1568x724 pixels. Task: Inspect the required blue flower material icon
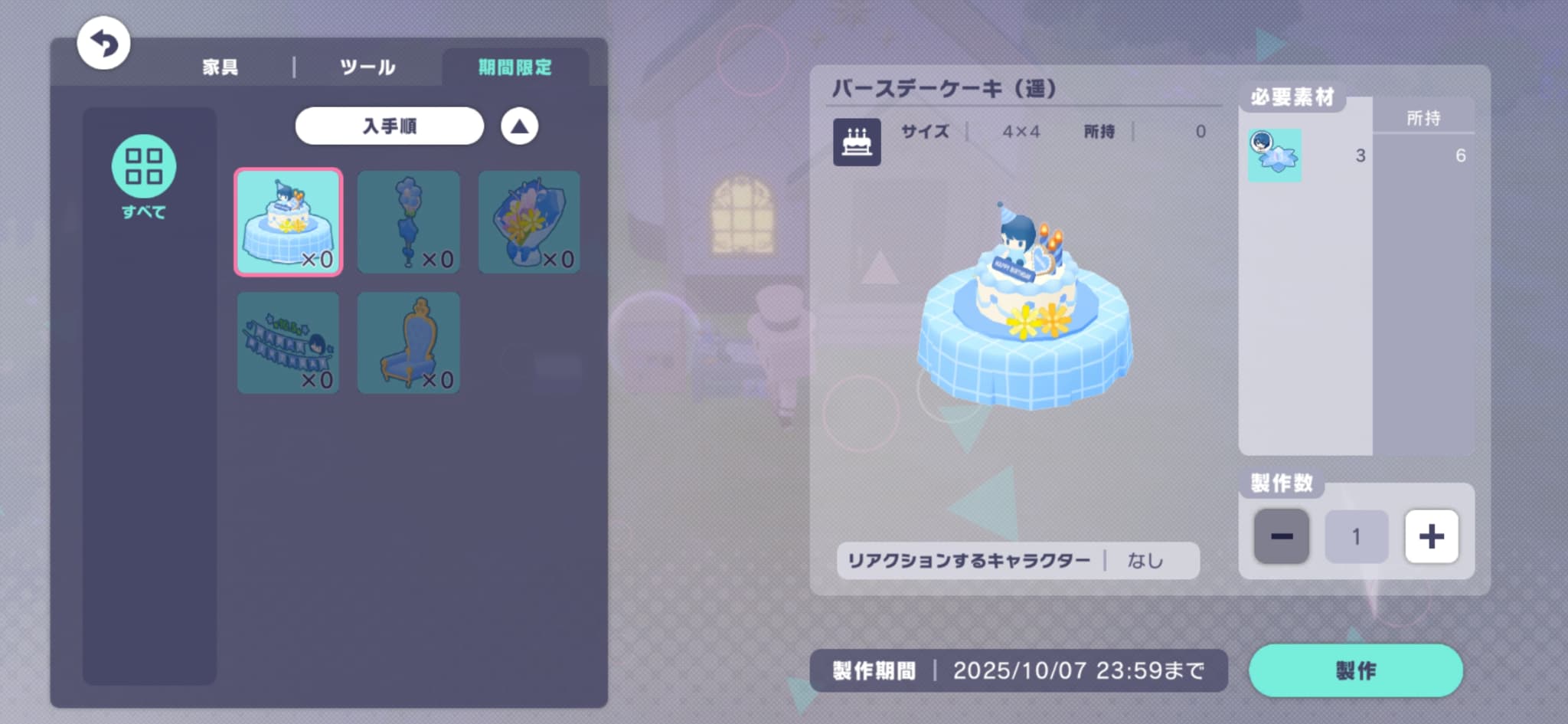pos(1274,155)
